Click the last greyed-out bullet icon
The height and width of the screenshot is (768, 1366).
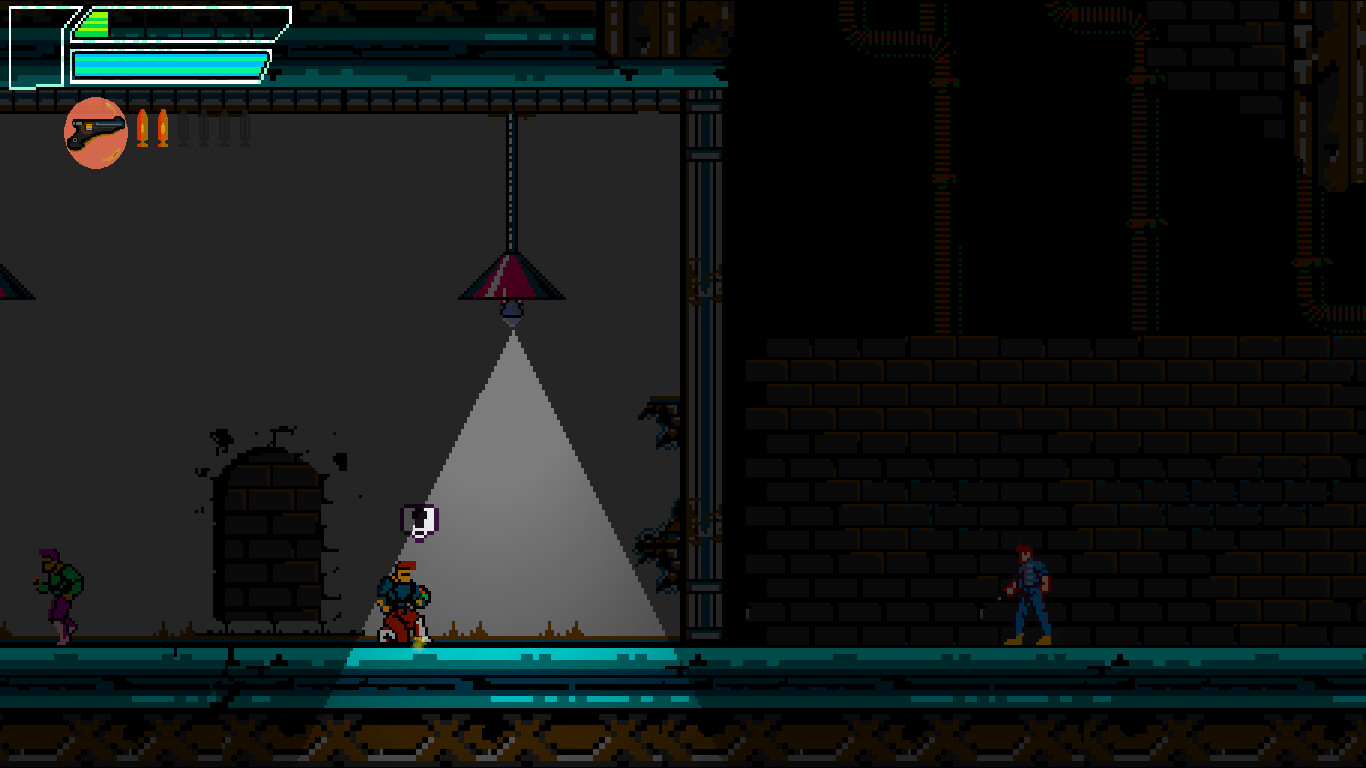click(245, 128)
